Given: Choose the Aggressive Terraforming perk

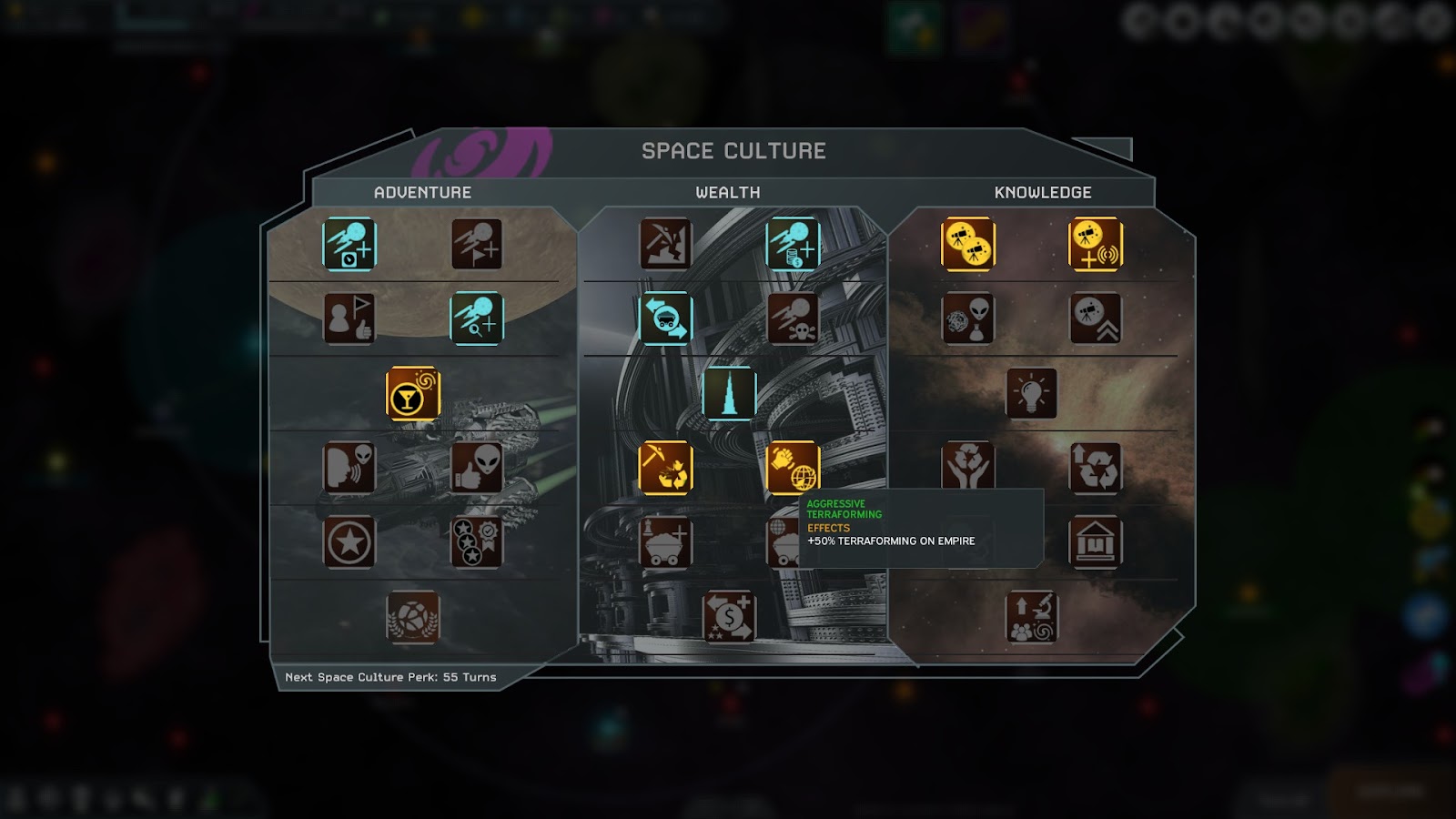Looking at the screenshot, I should pyautogui.click(x=793, y=468).
